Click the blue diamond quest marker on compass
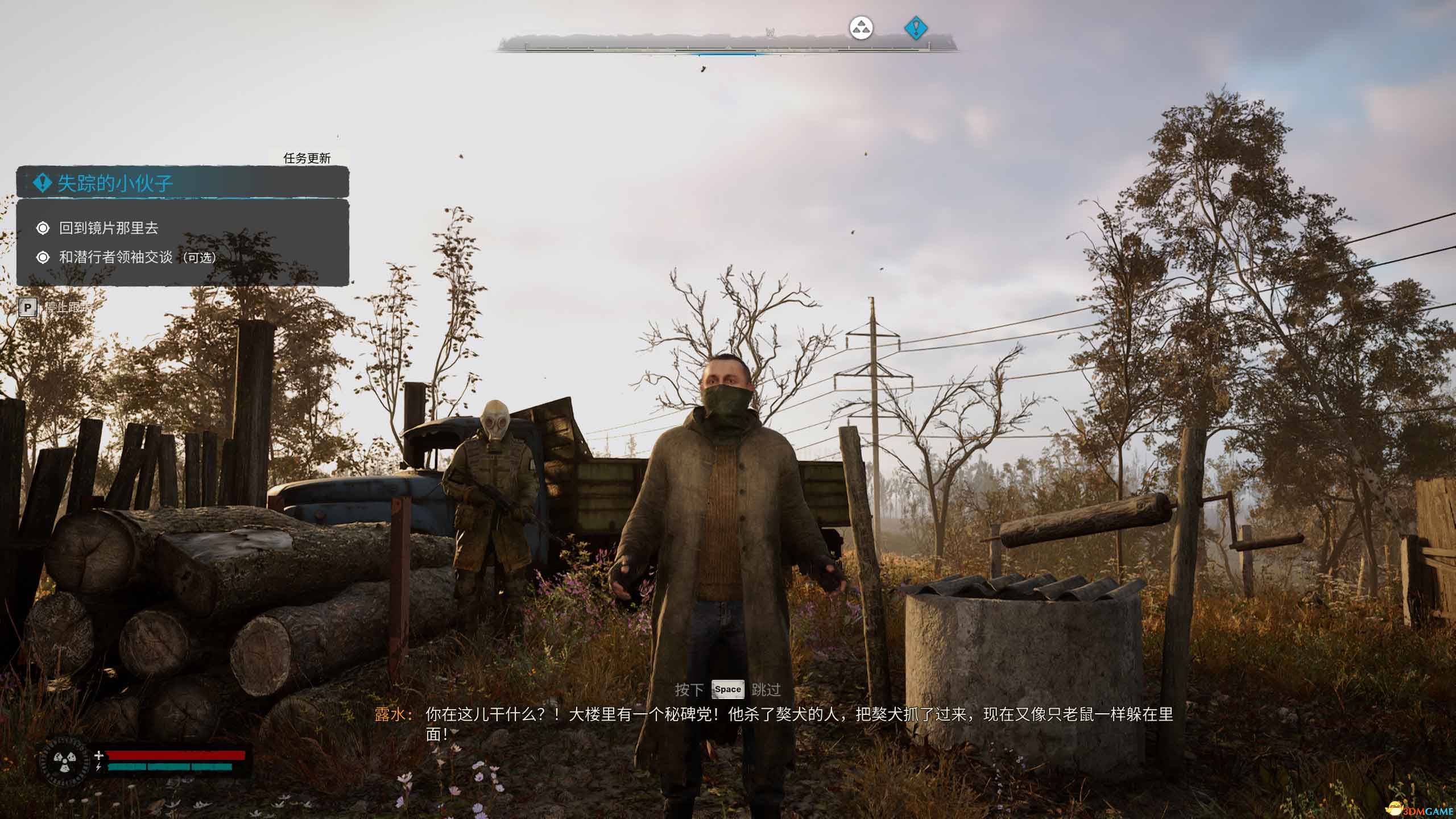Screen dimensions: 1456x819 [x=916, y=27]
